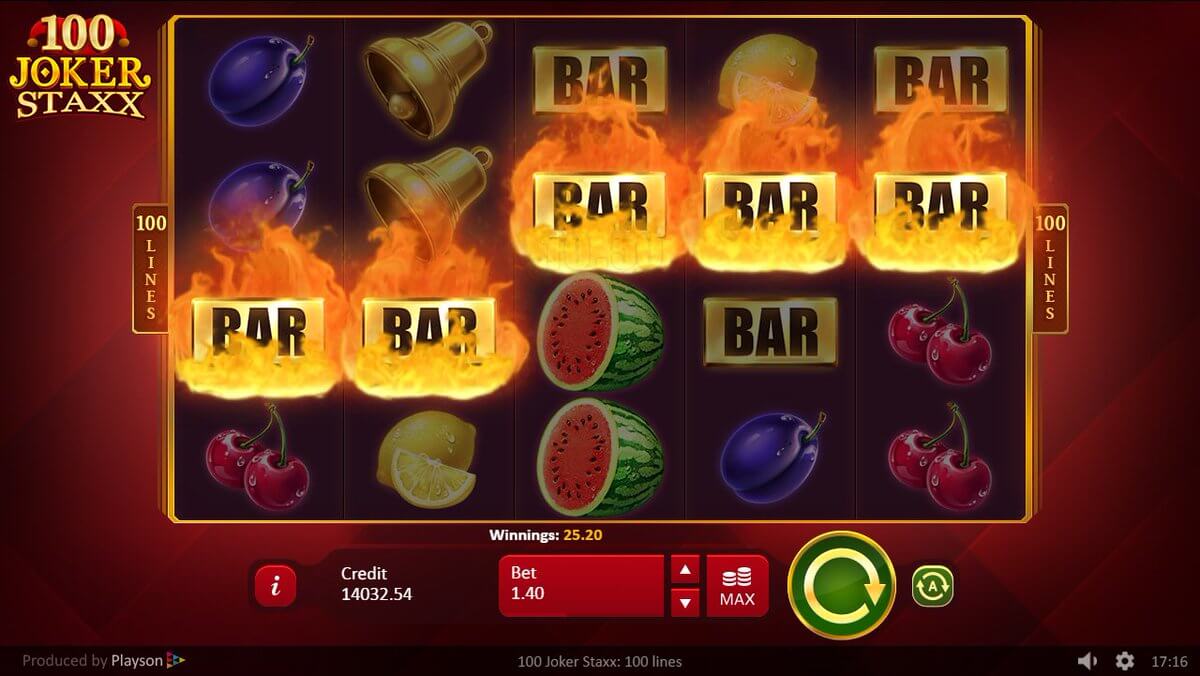This screenshot has height=676, width=1200.
Task: Open the game info paytable
Action: coord(276,587)
